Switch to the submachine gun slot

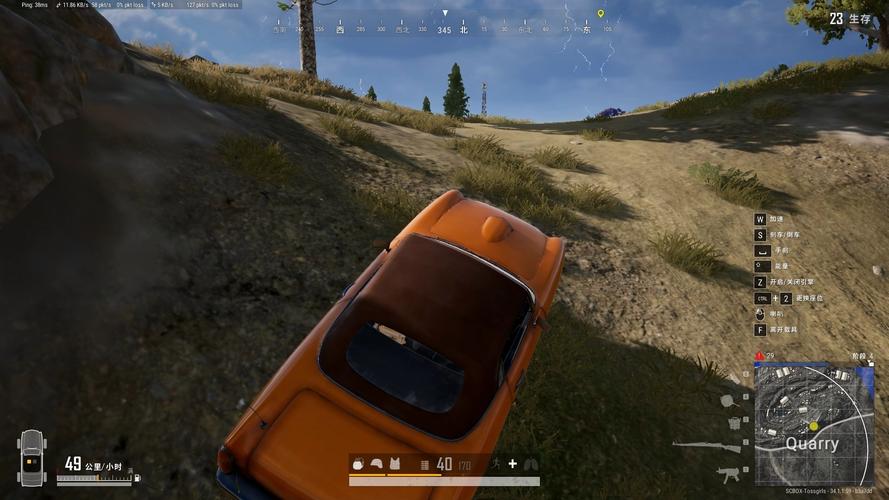(728, 473)
